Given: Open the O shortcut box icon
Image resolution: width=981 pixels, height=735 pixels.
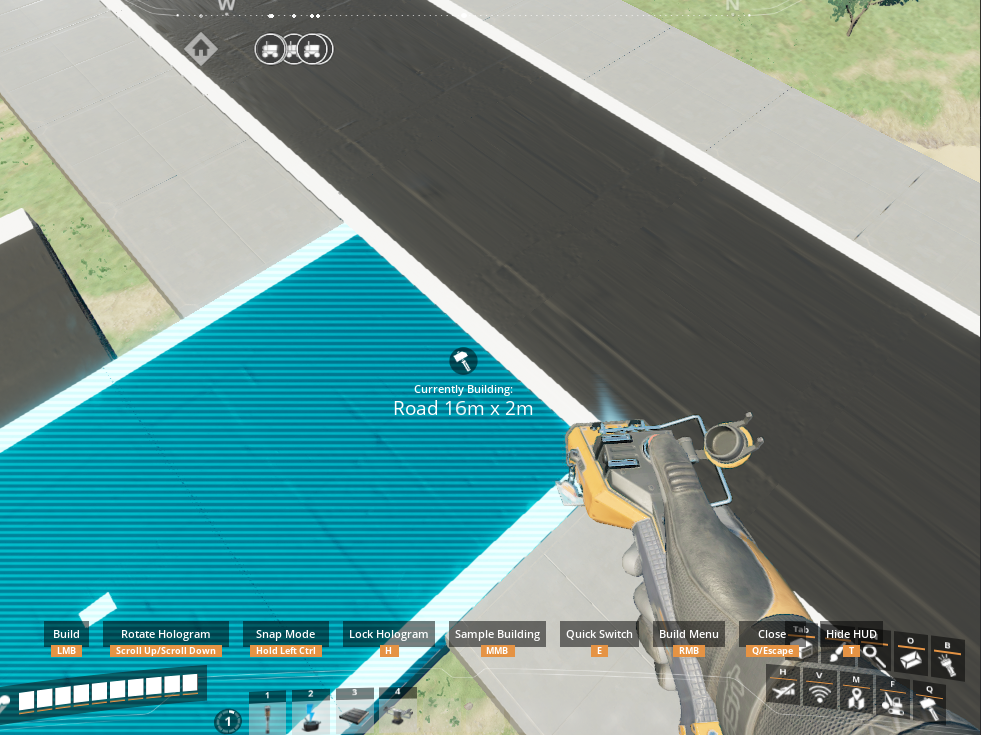Looking at the screenshot, I should tap(910, 658).
